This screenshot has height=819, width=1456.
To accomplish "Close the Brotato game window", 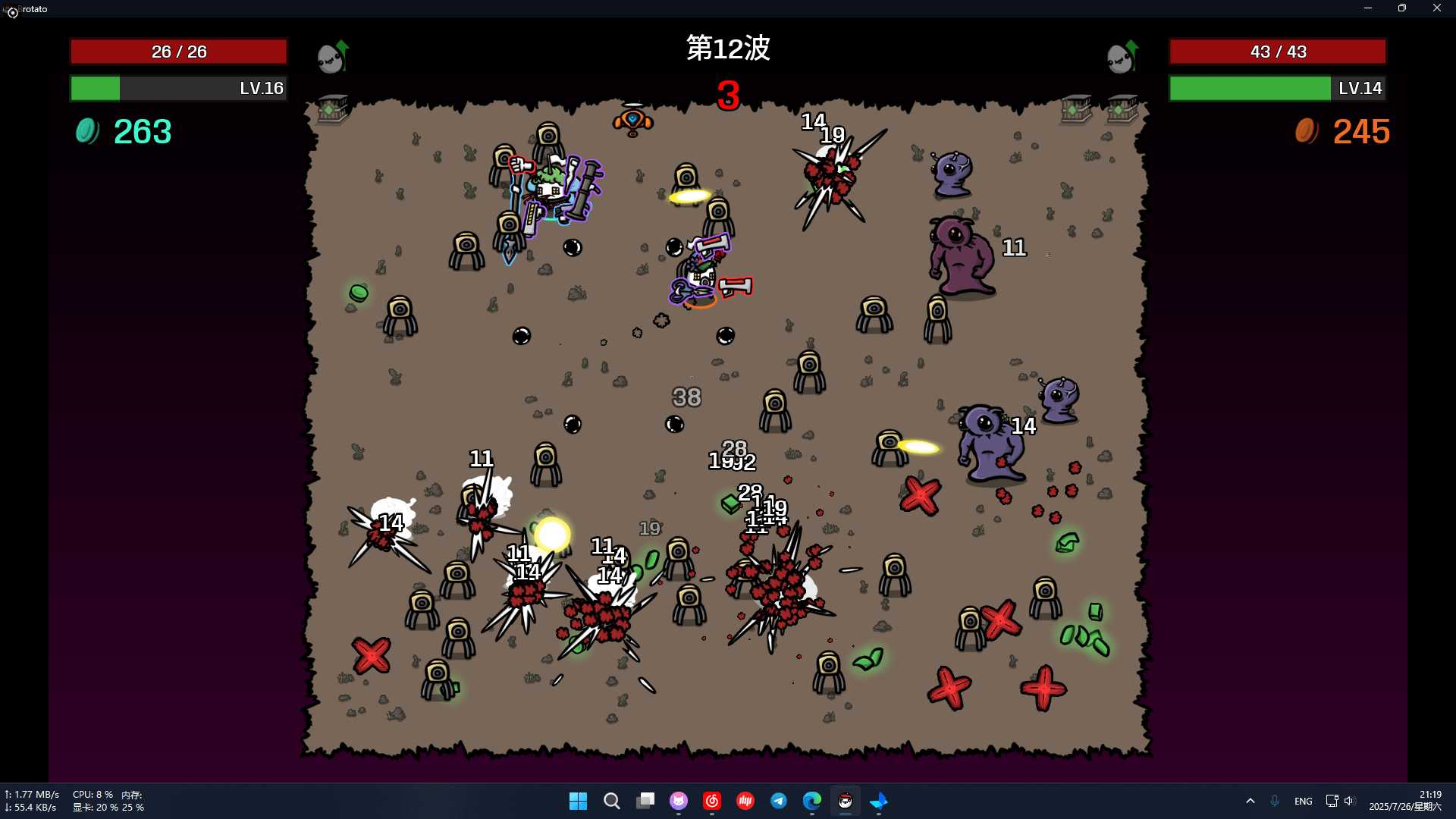I will click(1436, 8).
